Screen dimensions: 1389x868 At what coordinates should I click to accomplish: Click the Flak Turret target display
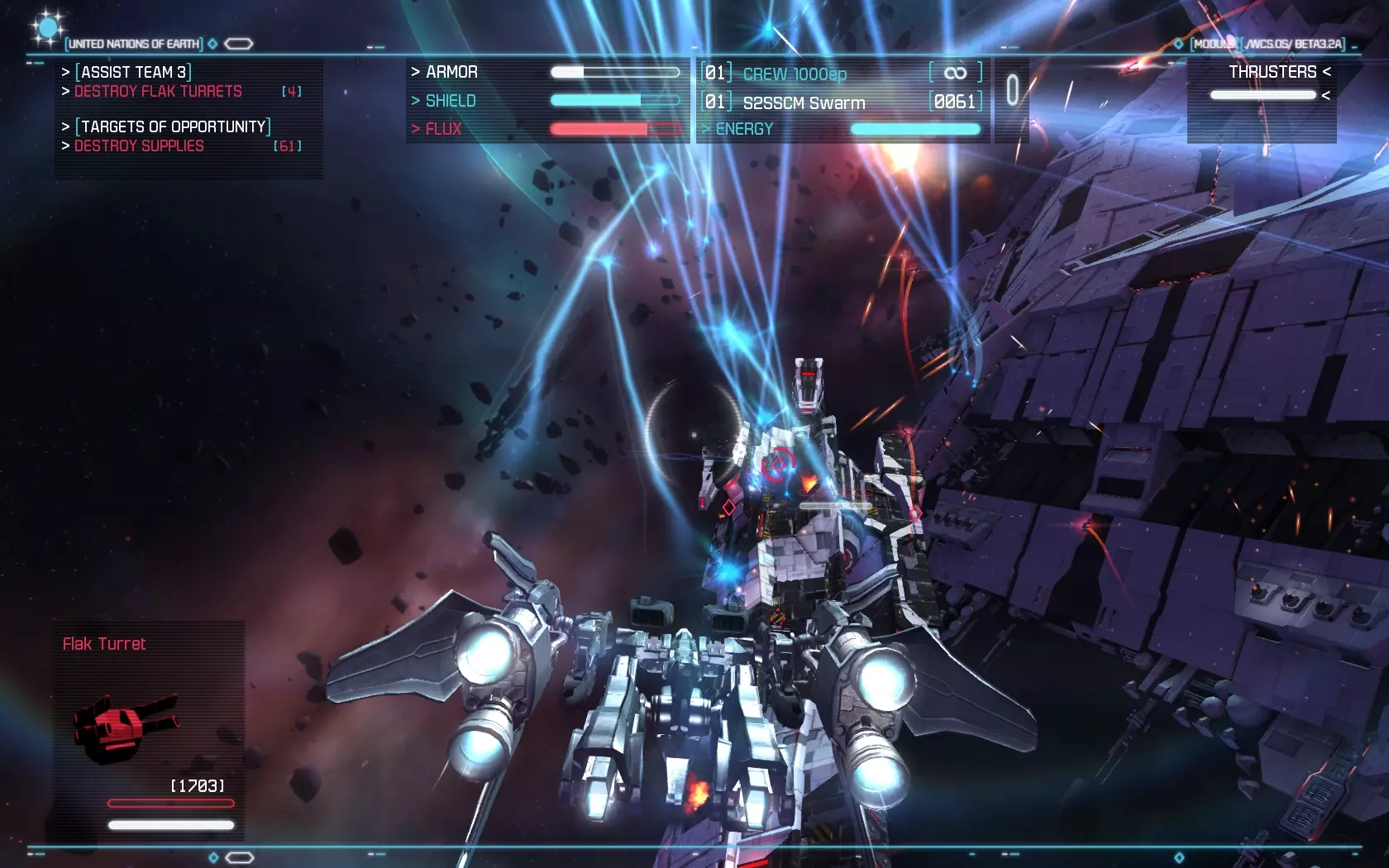pyautogui.click(x=149, y=726)
